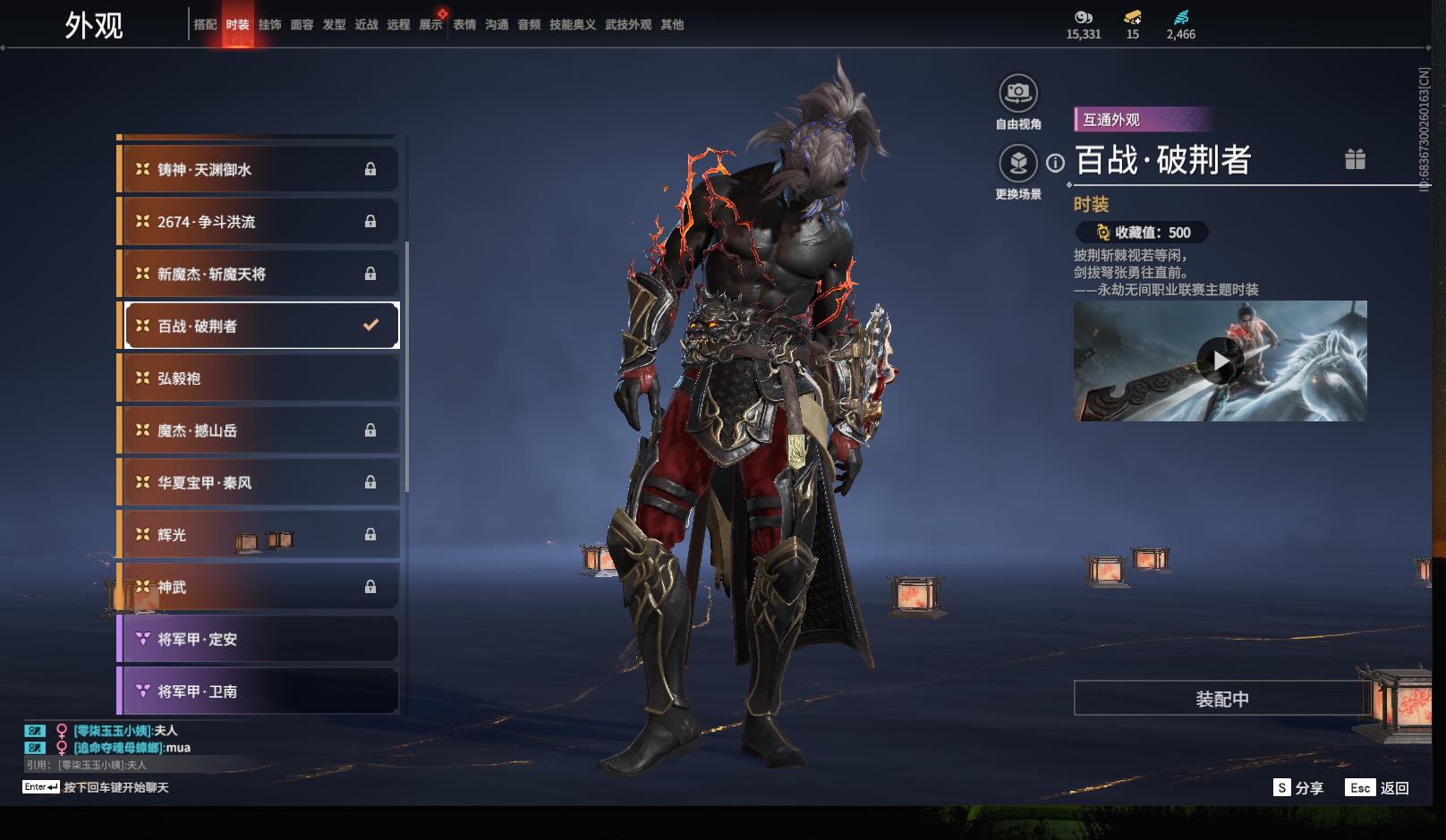The image size is (1446, 840).
Task: Select the 2674·争斗洪流 outfit row
Action: pyautogui.click(x=259, y=222)
